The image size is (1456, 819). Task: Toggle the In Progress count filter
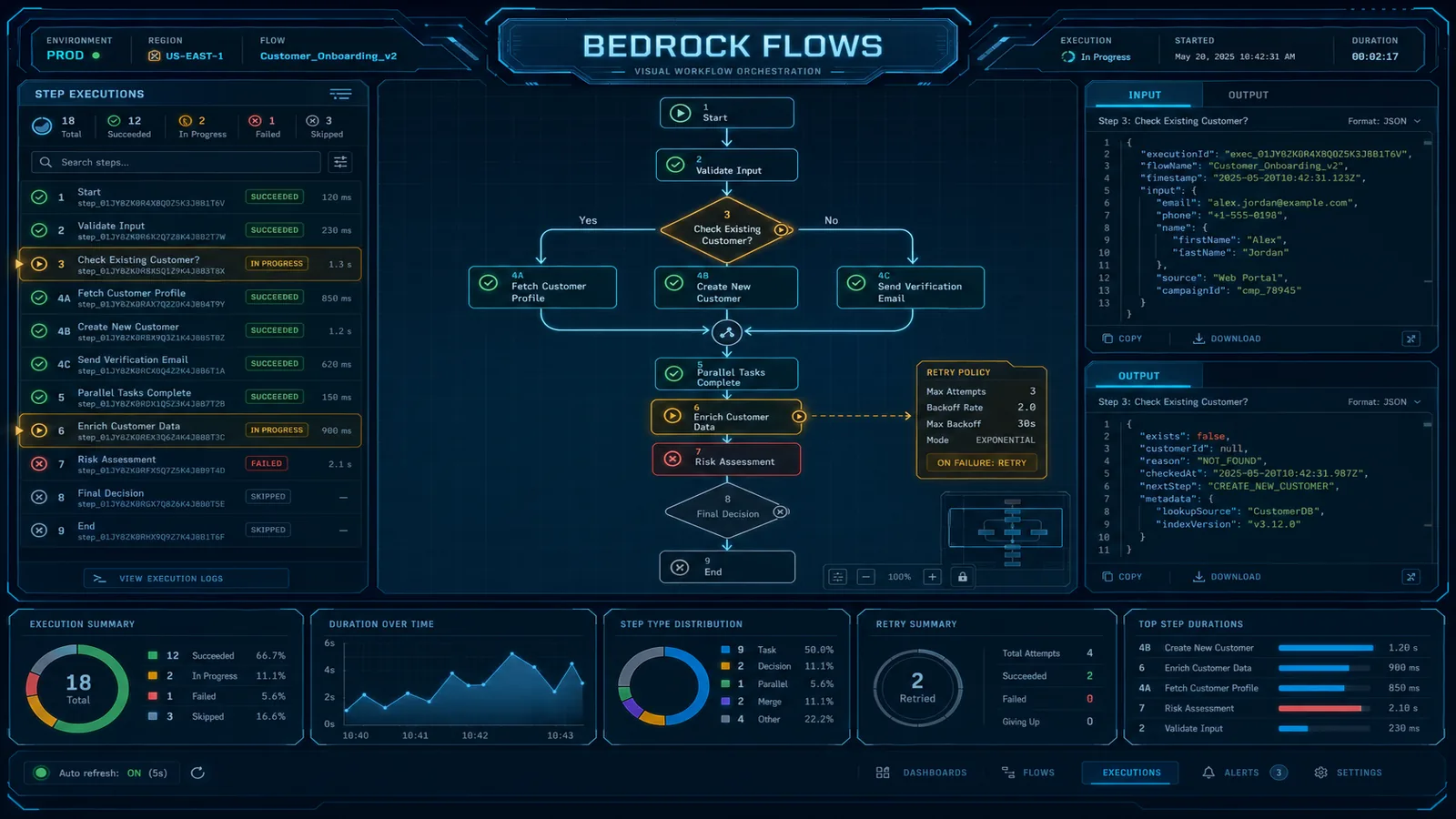[x=201, y=126]
